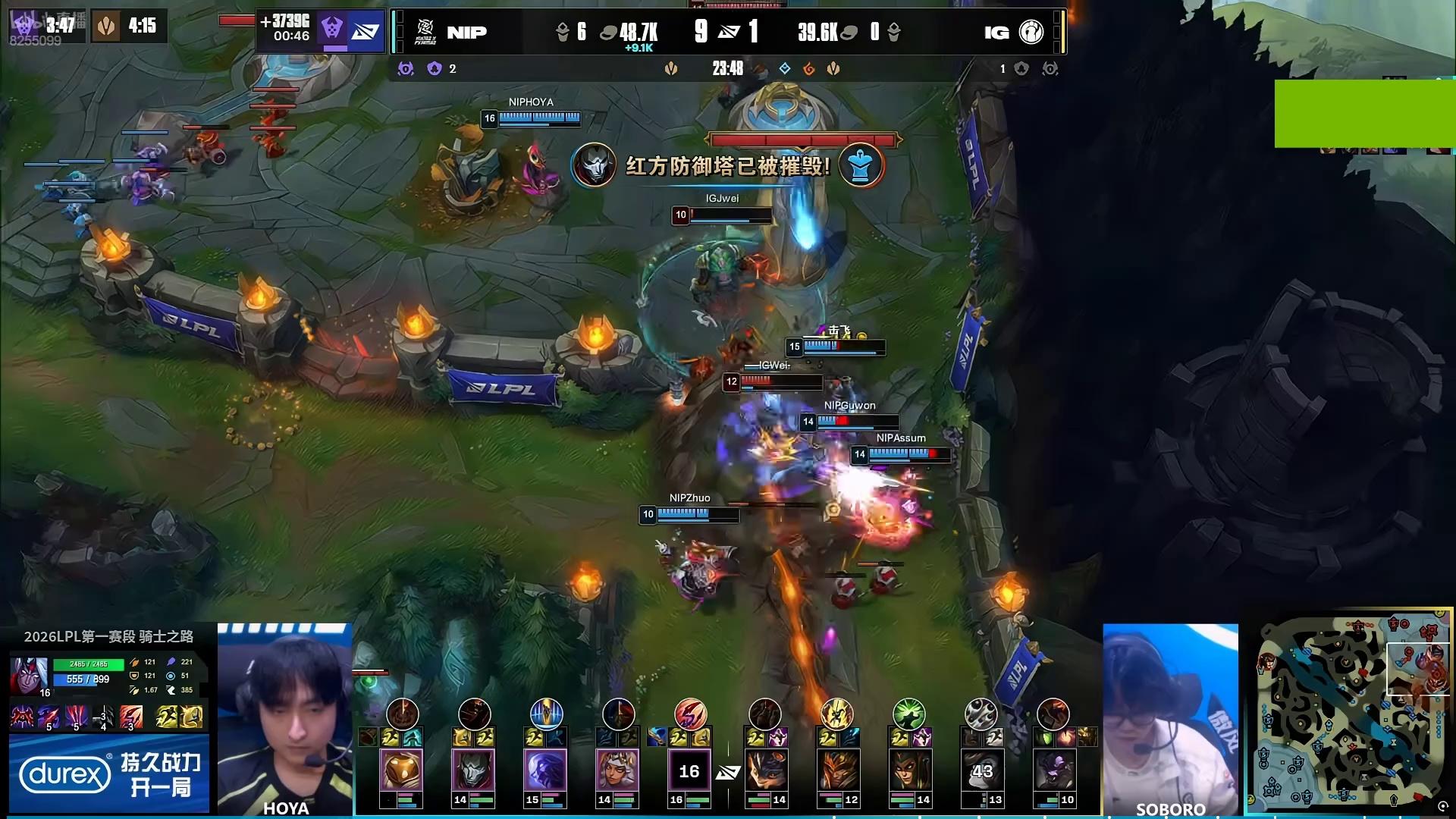The width and height of the screenshot is (1456, 819).
Task: Click the IG team logo on scoreboard
Action: point(1031,32)
